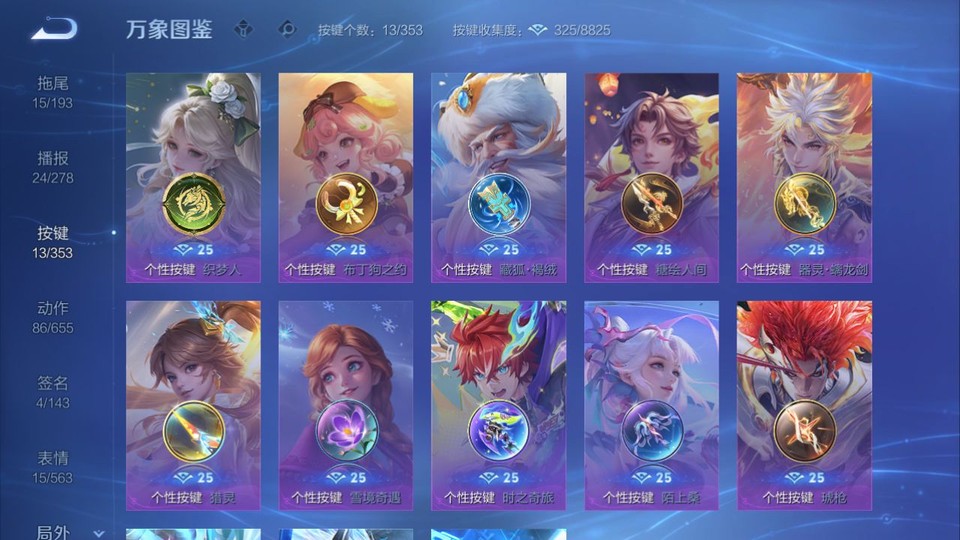960x540 pixels.
Task: Choose the 时之奇旅 key skin card
Action: (x=498, y=405)
